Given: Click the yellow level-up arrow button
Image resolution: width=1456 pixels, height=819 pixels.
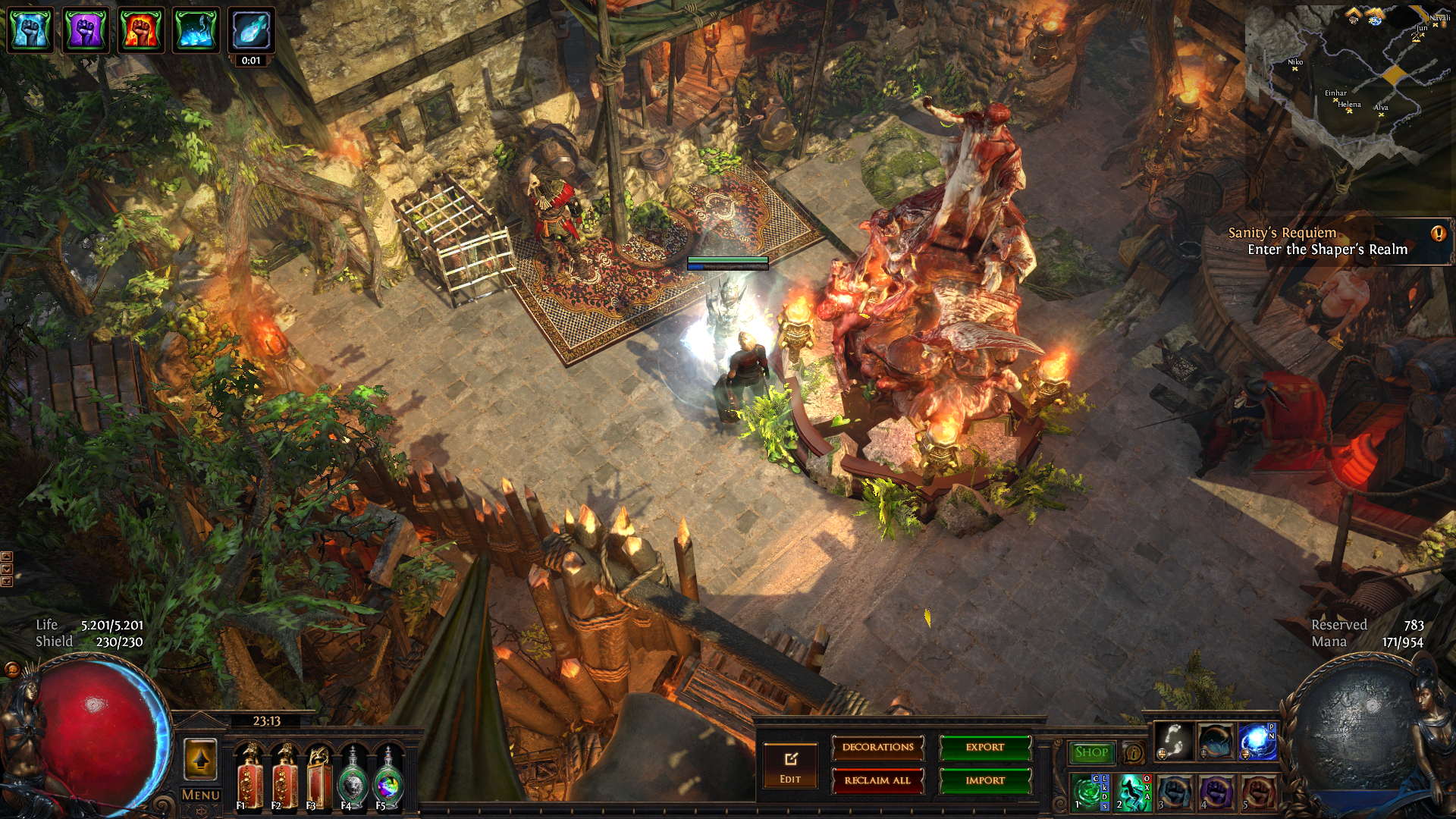Looking at the screenshot, I should [x=200, y=759].
